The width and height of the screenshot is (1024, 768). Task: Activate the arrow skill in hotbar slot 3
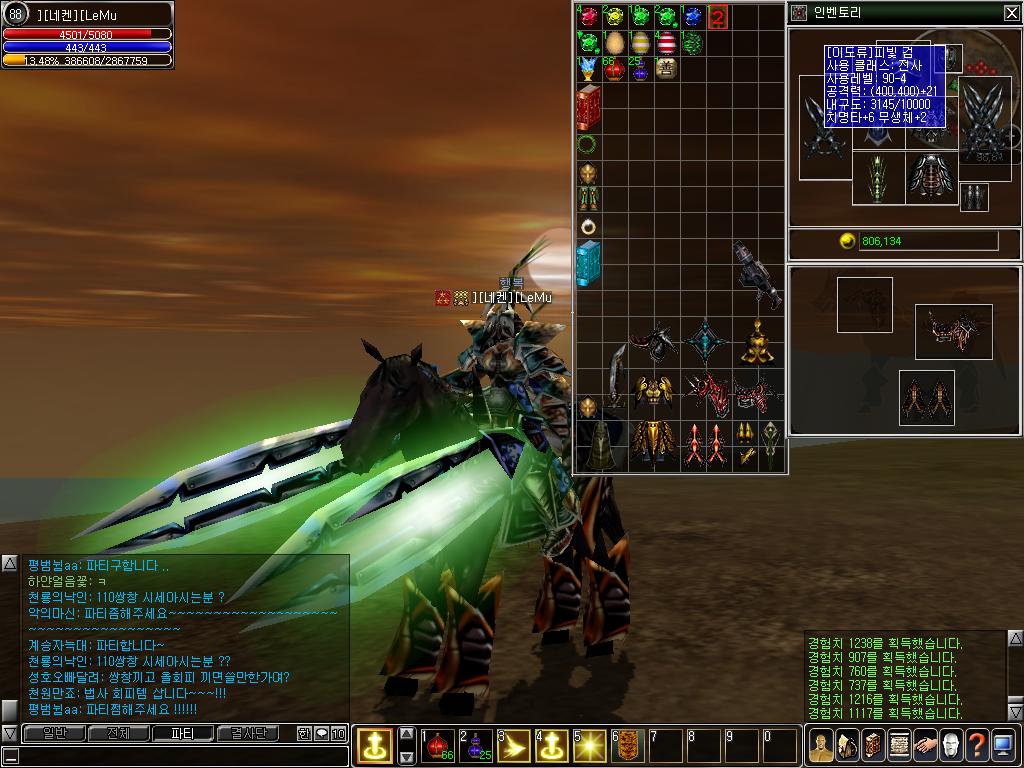coord(513,745)
